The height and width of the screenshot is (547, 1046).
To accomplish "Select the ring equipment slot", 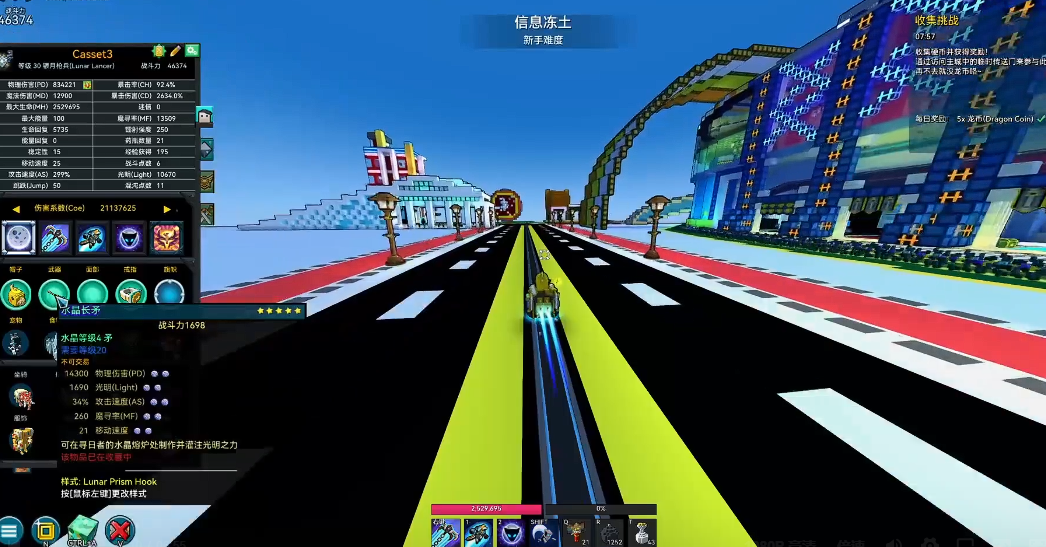I will click(x=131, y=293).
